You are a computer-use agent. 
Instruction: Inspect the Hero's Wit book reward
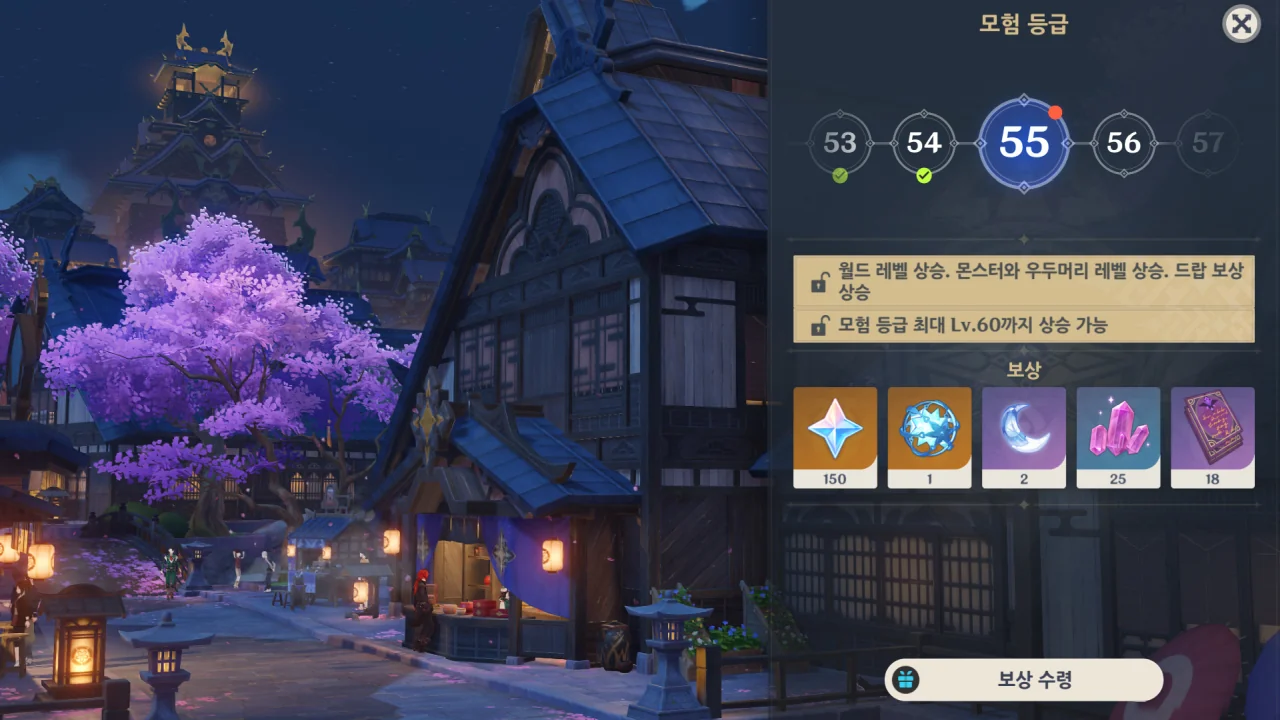coord(1212,437)
